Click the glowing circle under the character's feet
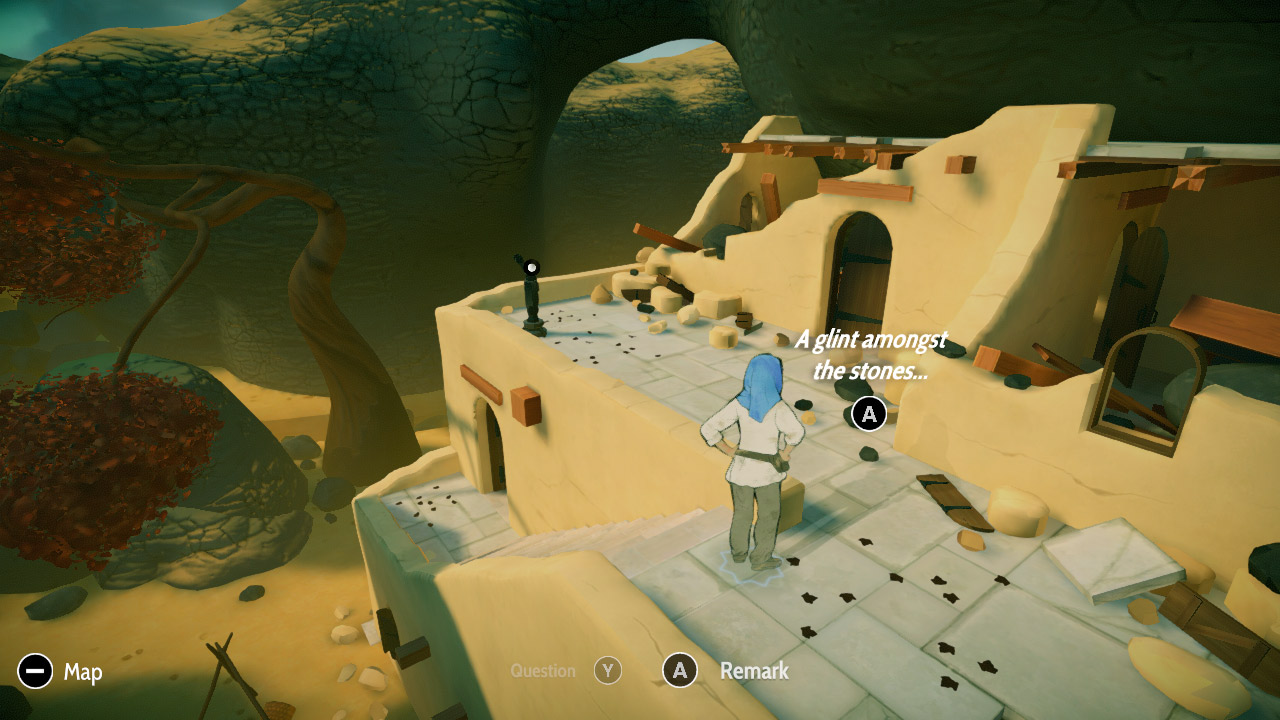Image resolution: width=1280 pixels, height=720 pixels. [750, 570]
